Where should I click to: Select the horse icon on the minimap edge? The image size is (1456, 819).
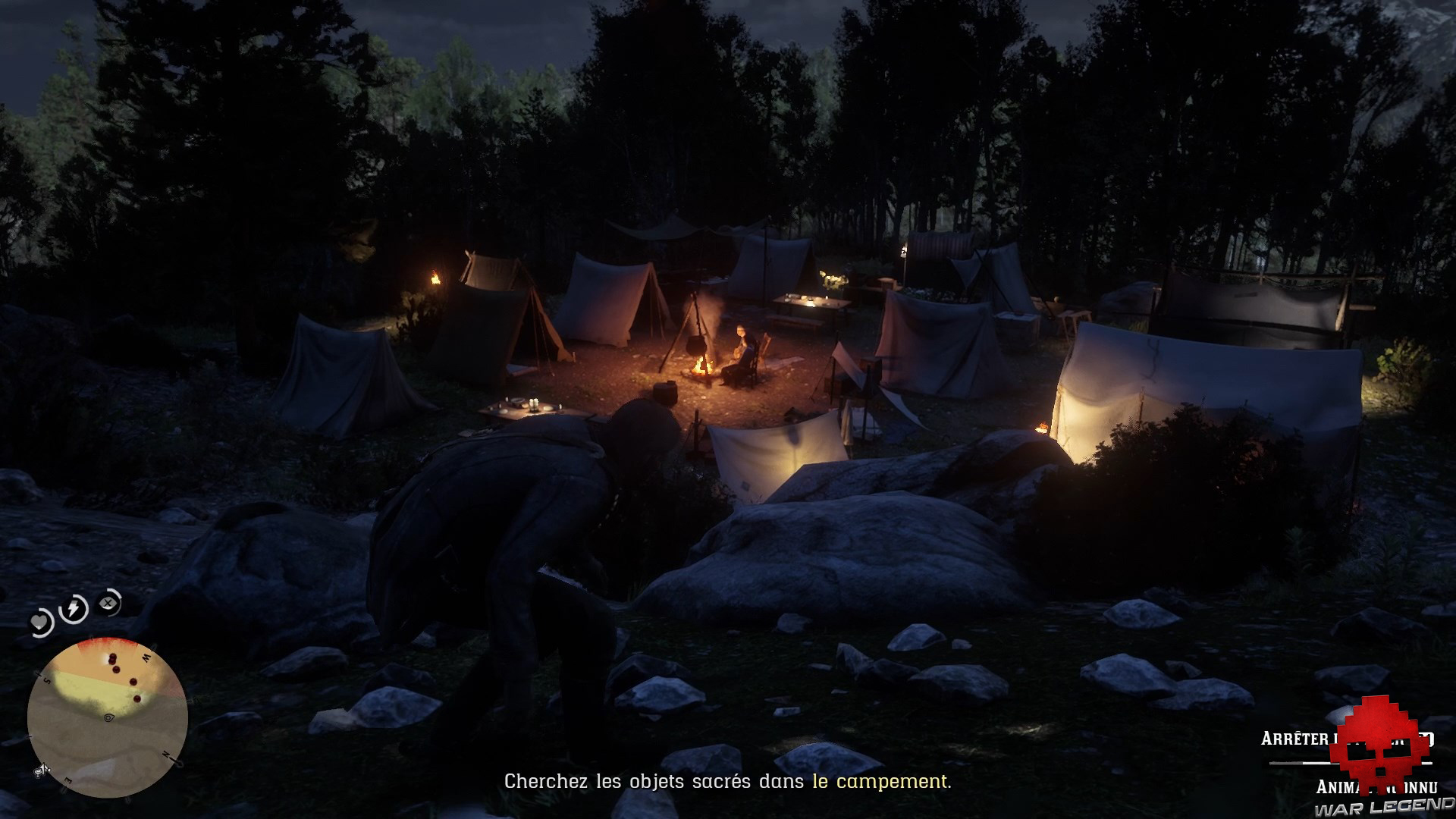[42, 770]
